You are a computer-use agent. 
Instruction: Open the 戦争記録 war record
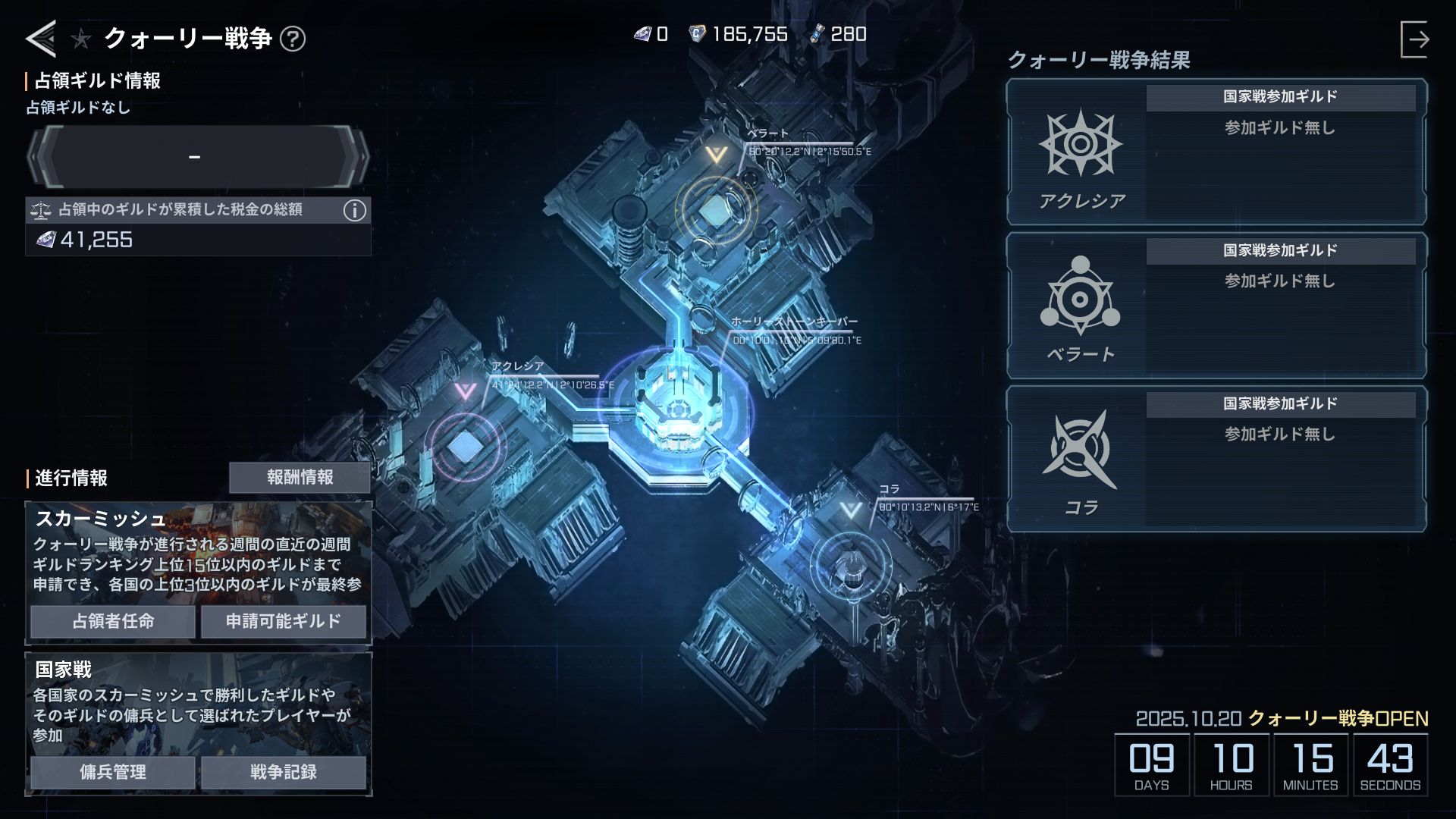[283, 772]
